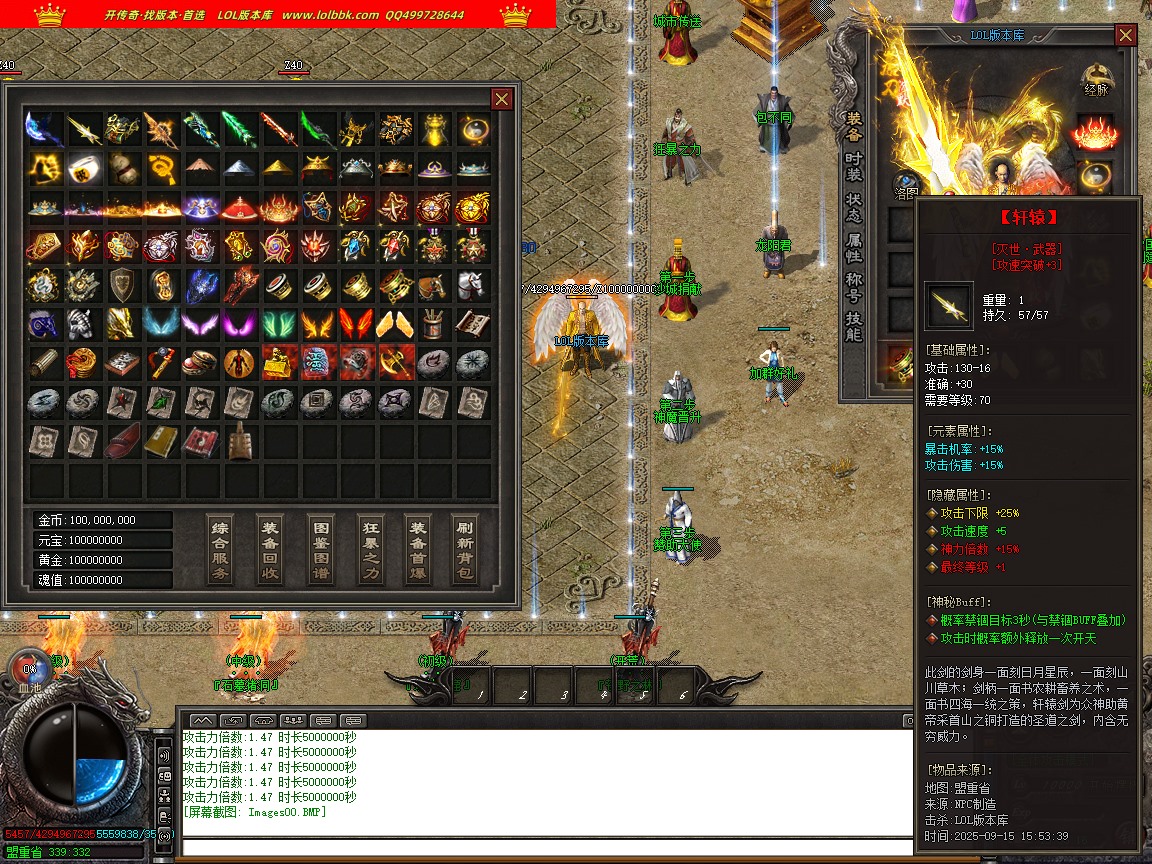Show the 称号 titles tab

(853, 288)
